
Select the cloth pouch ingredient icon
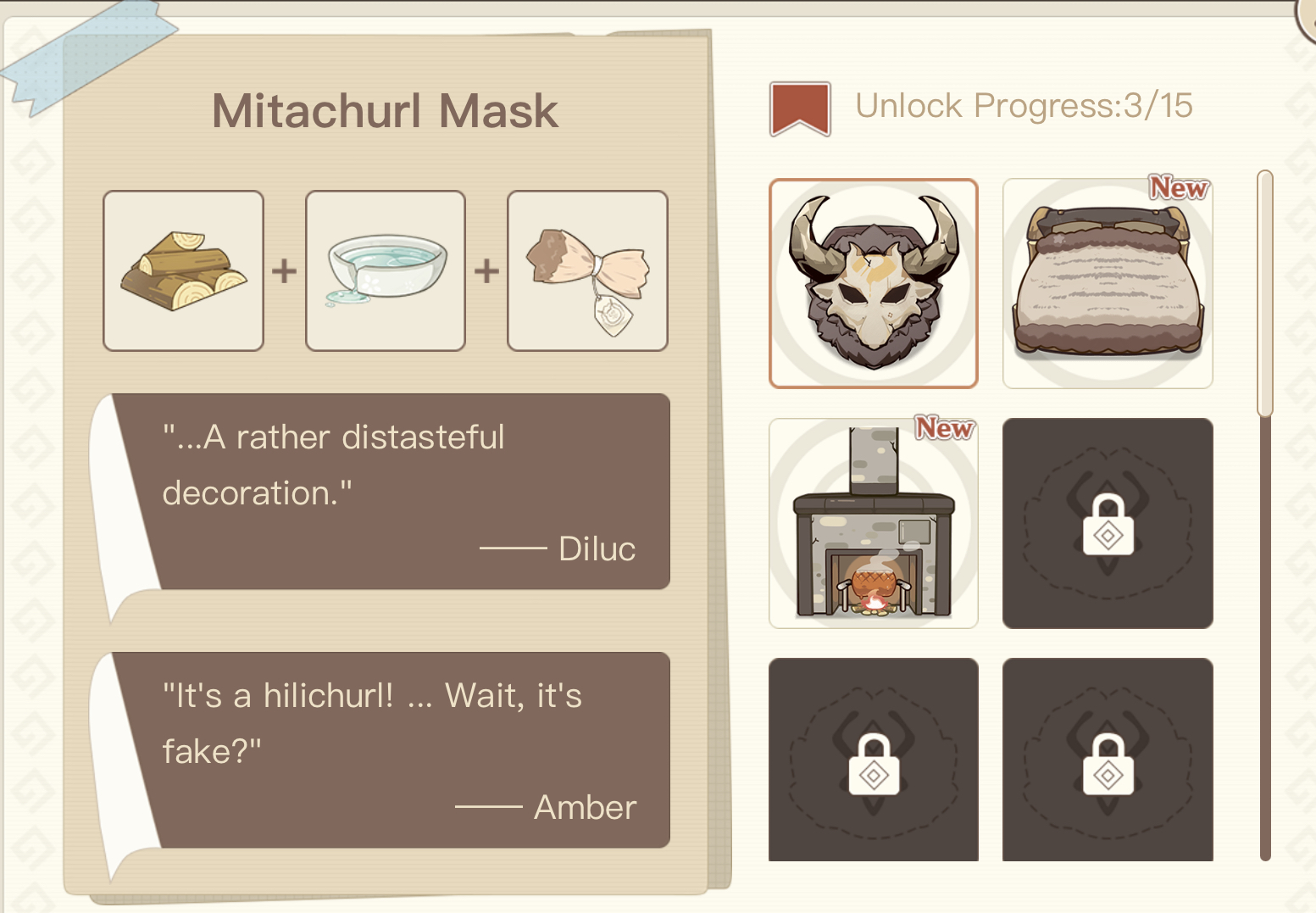pyautogui.click(x=586, y=270)
